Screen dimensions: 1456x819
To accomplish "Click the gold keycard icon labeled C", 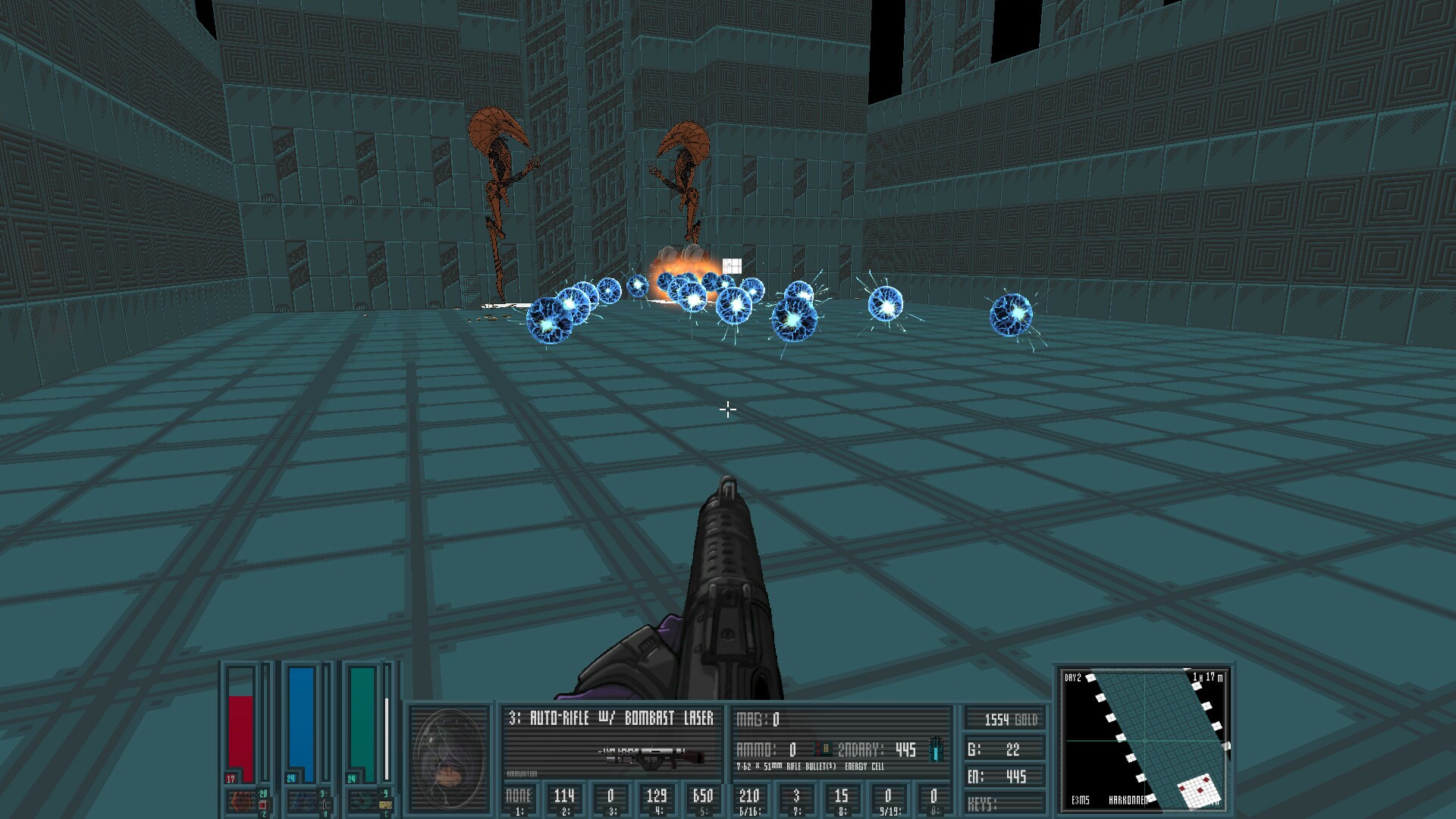I will pyautogui.click(x=384, y=805).
